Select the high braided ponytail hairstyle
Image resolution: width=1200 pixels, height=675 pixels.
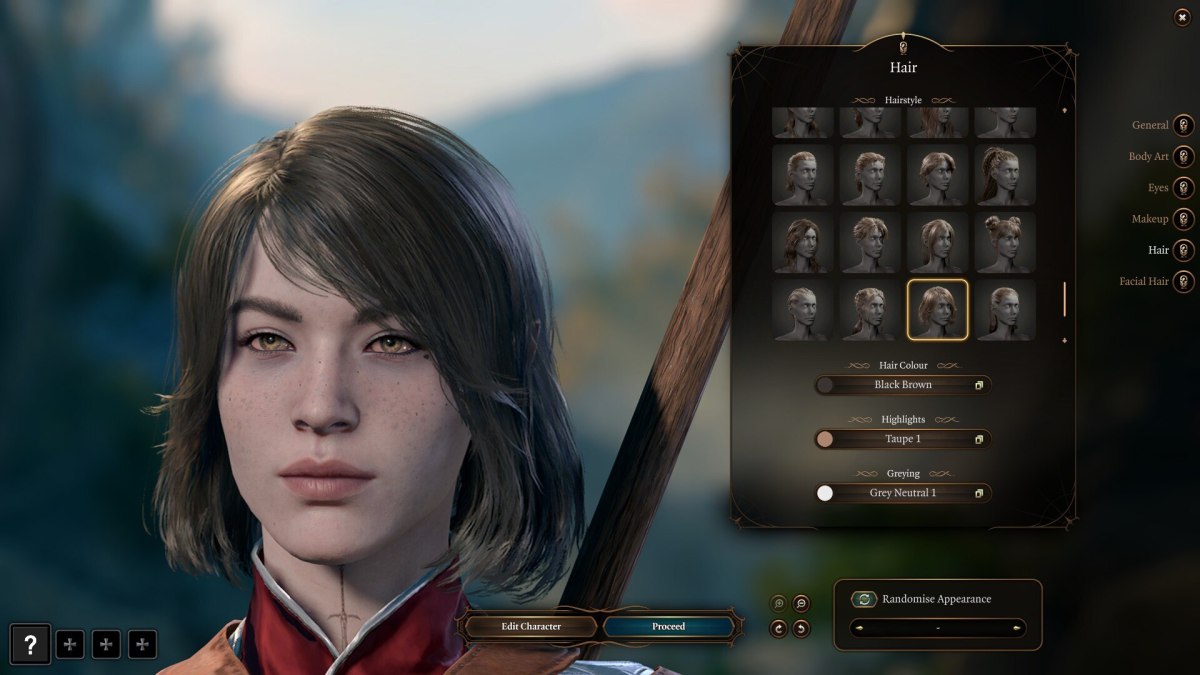pos(1005,175)
